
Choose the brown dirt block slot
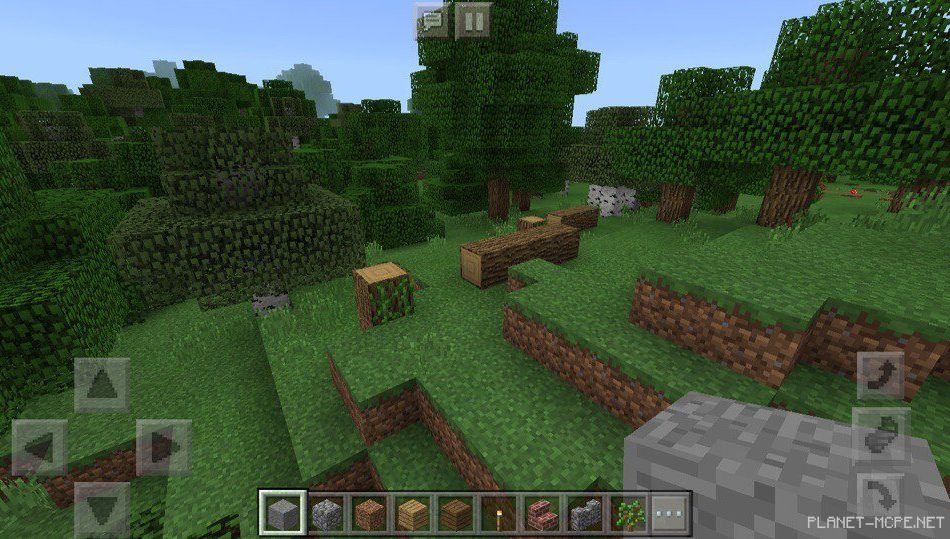coord(370,513)
